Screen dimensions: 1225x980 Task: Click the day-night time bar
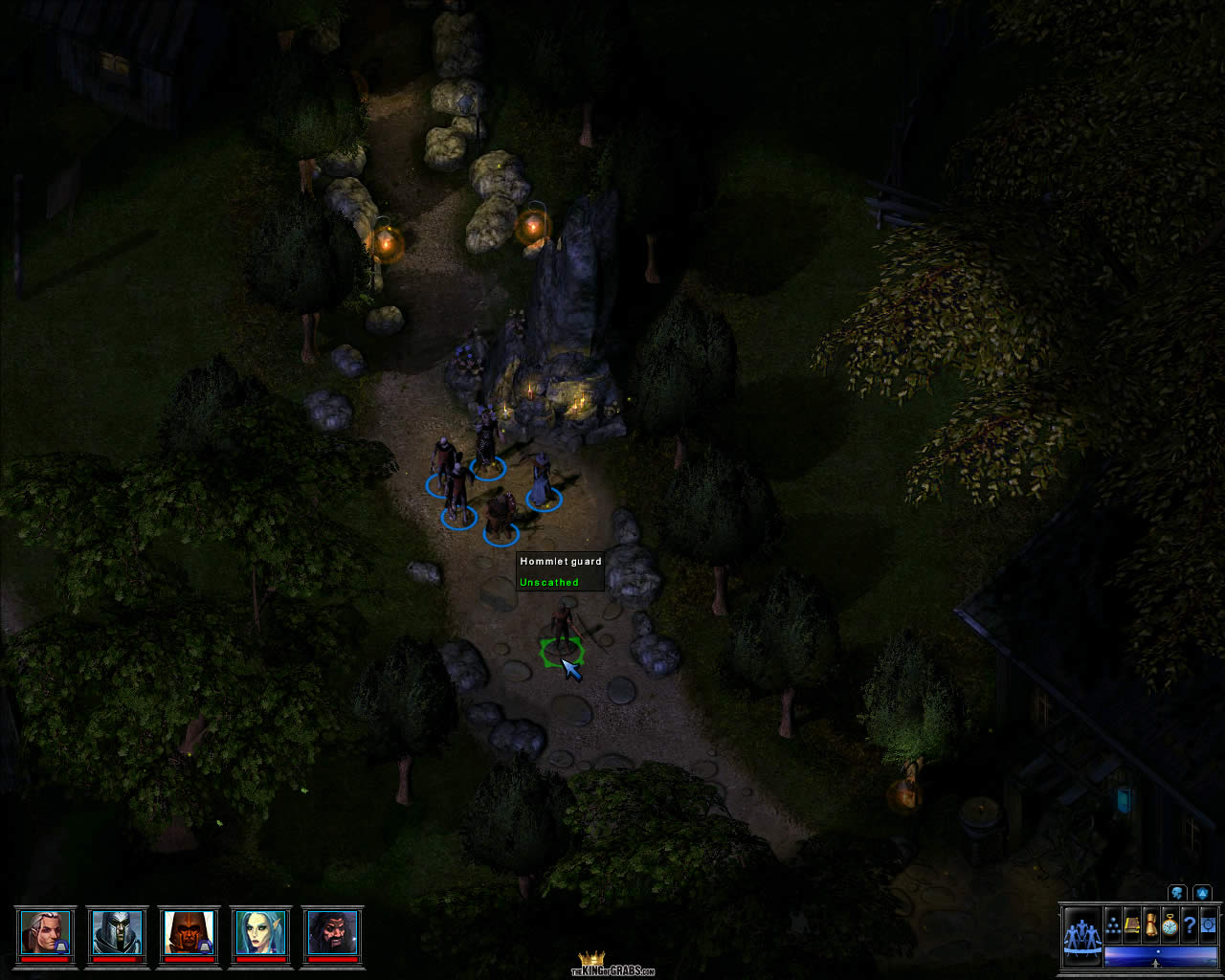tap(1160, 955)
